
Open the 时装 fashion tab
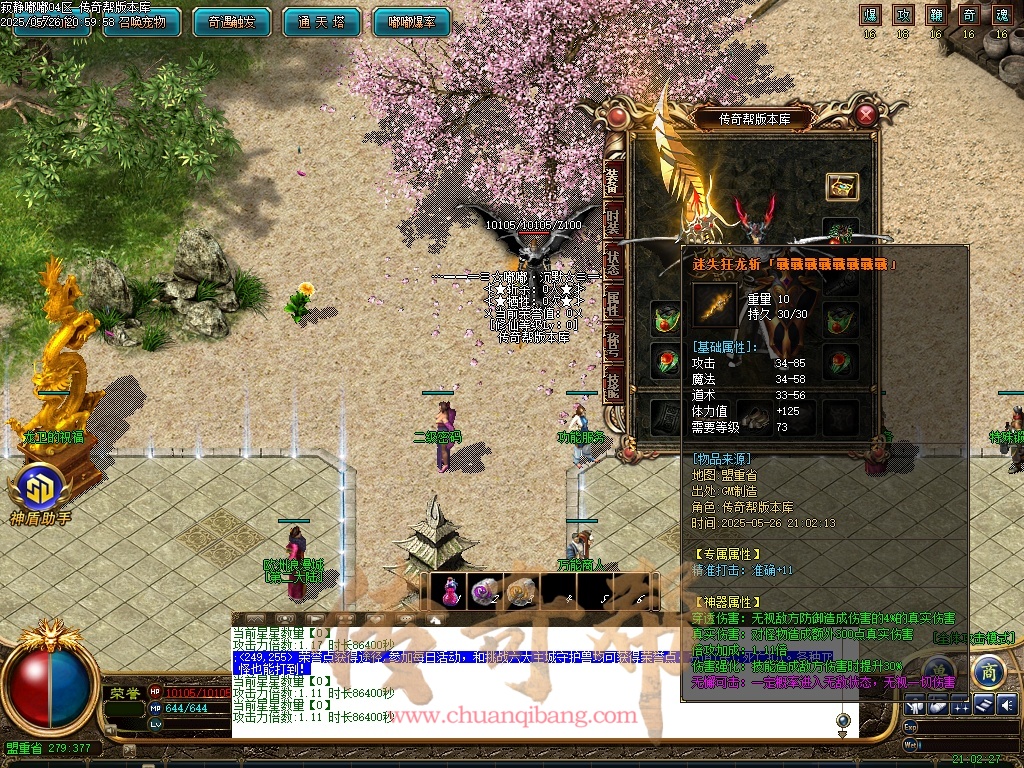coord(614,222)
